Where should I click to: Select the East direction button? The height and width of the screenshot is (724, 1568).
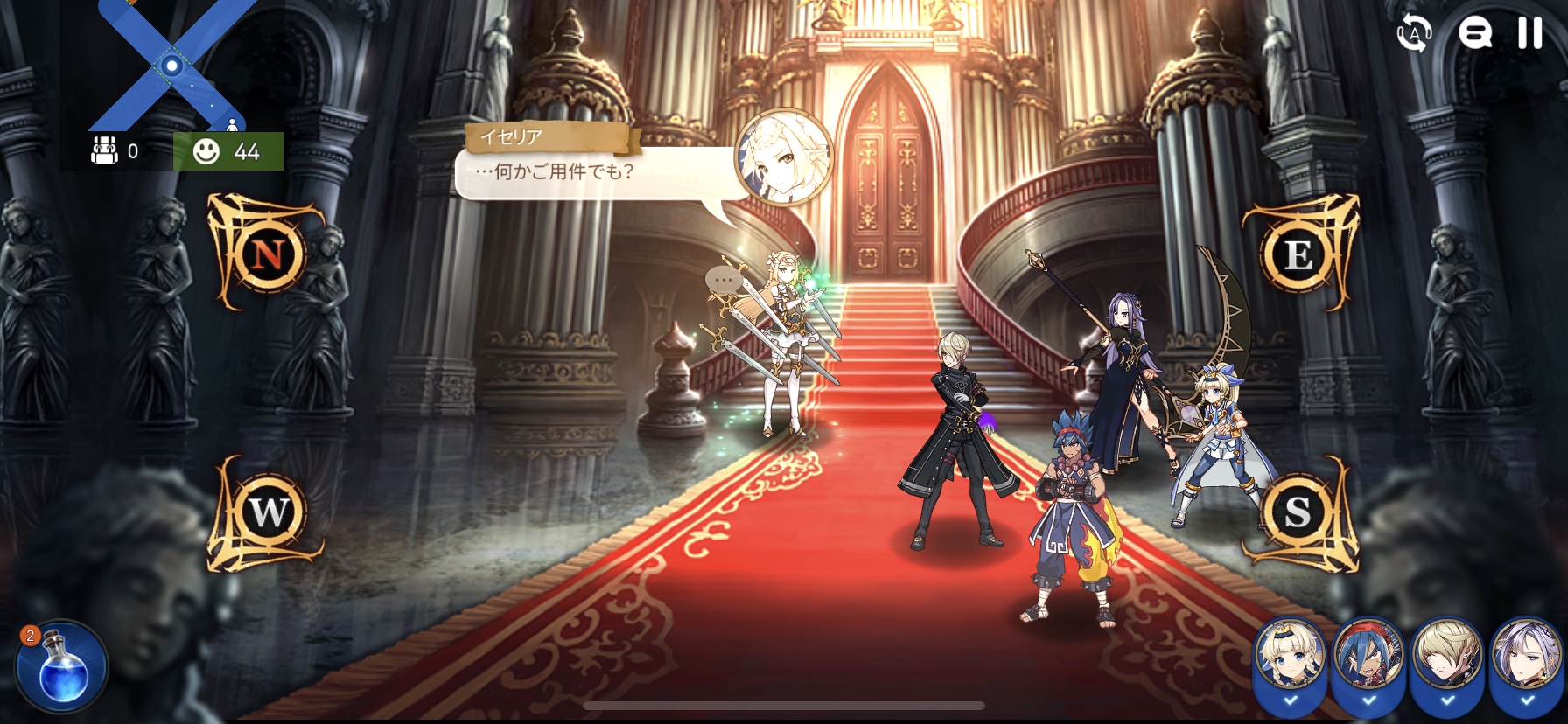point(1298,254)
